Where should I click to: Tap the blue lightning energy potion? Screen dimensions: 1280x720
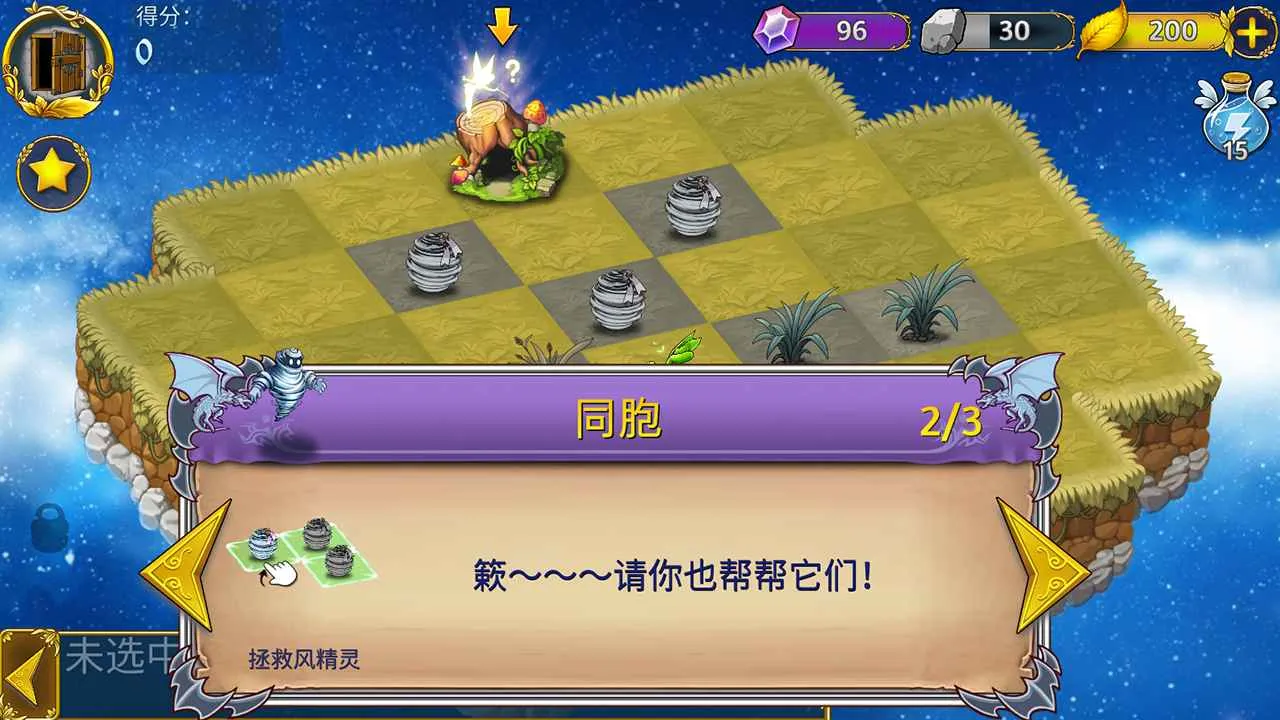(x=1236, y=117)
